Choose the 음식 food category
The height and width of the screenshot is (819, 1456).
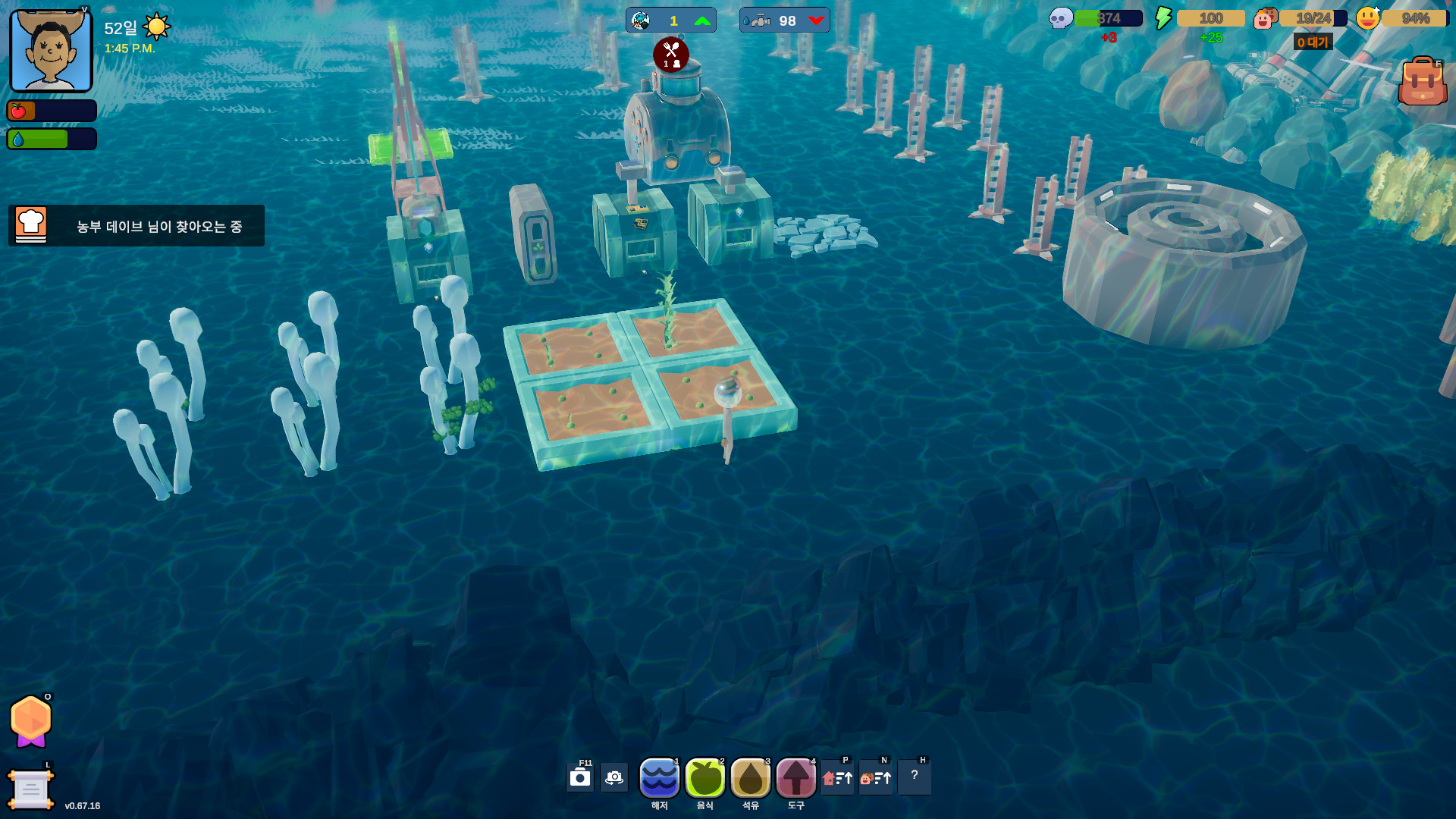(x=704, y=778)
